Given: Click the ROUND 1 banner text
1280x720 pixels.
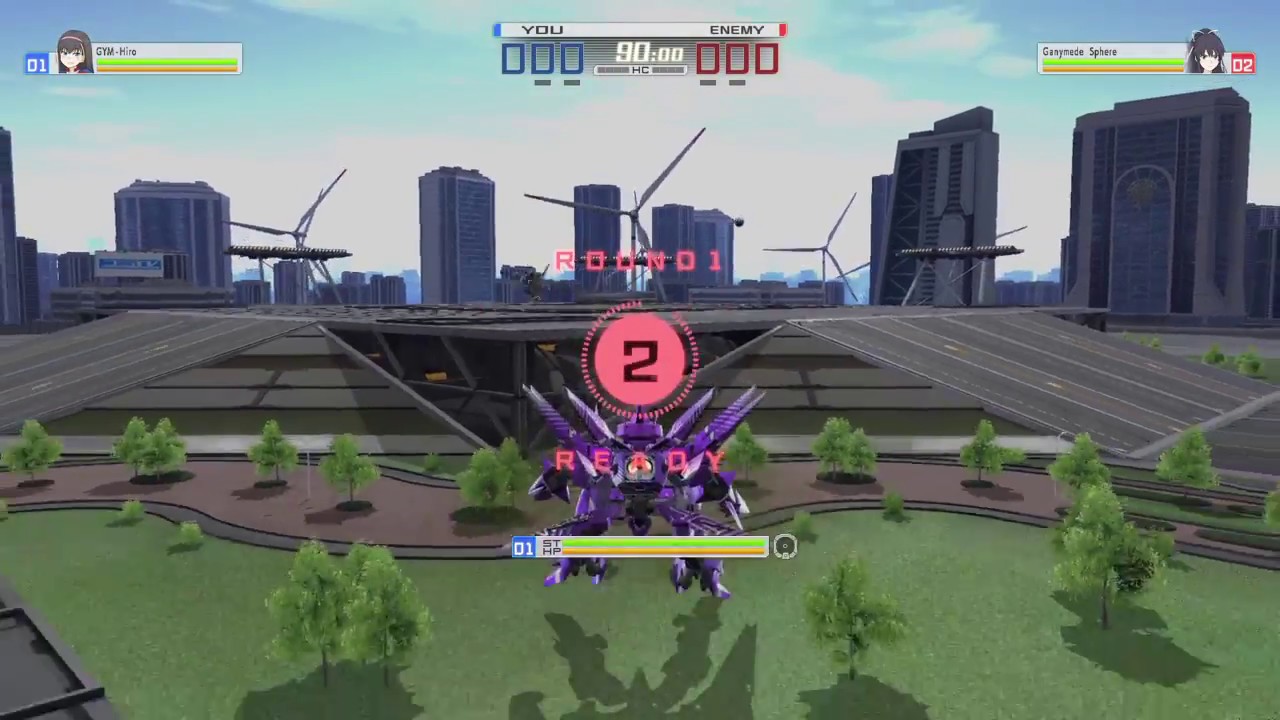Looking at the screenshot, I should pos(640,261).
